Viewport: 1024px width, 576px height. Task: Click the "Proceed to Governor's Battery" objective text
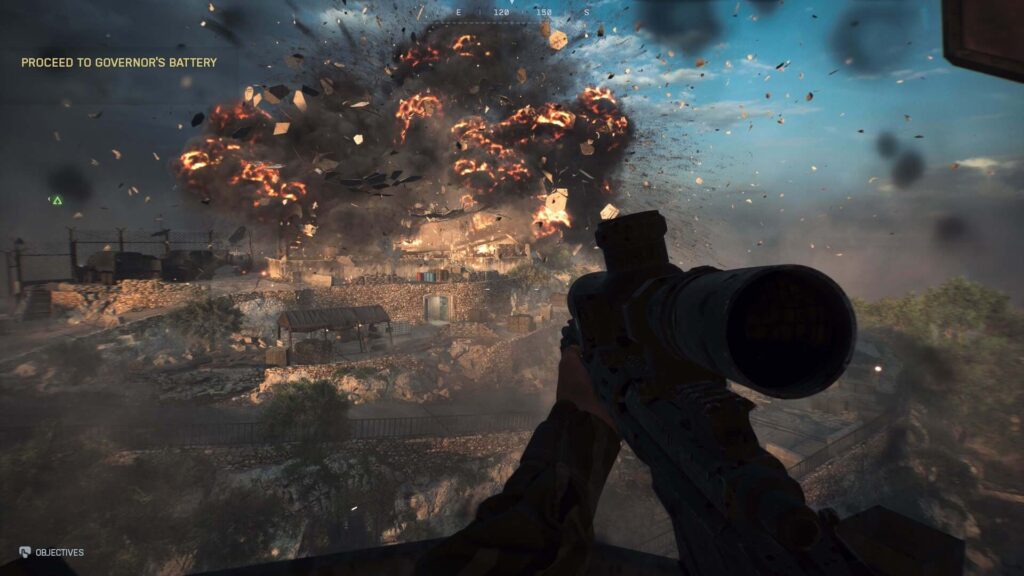pos(119,63)
